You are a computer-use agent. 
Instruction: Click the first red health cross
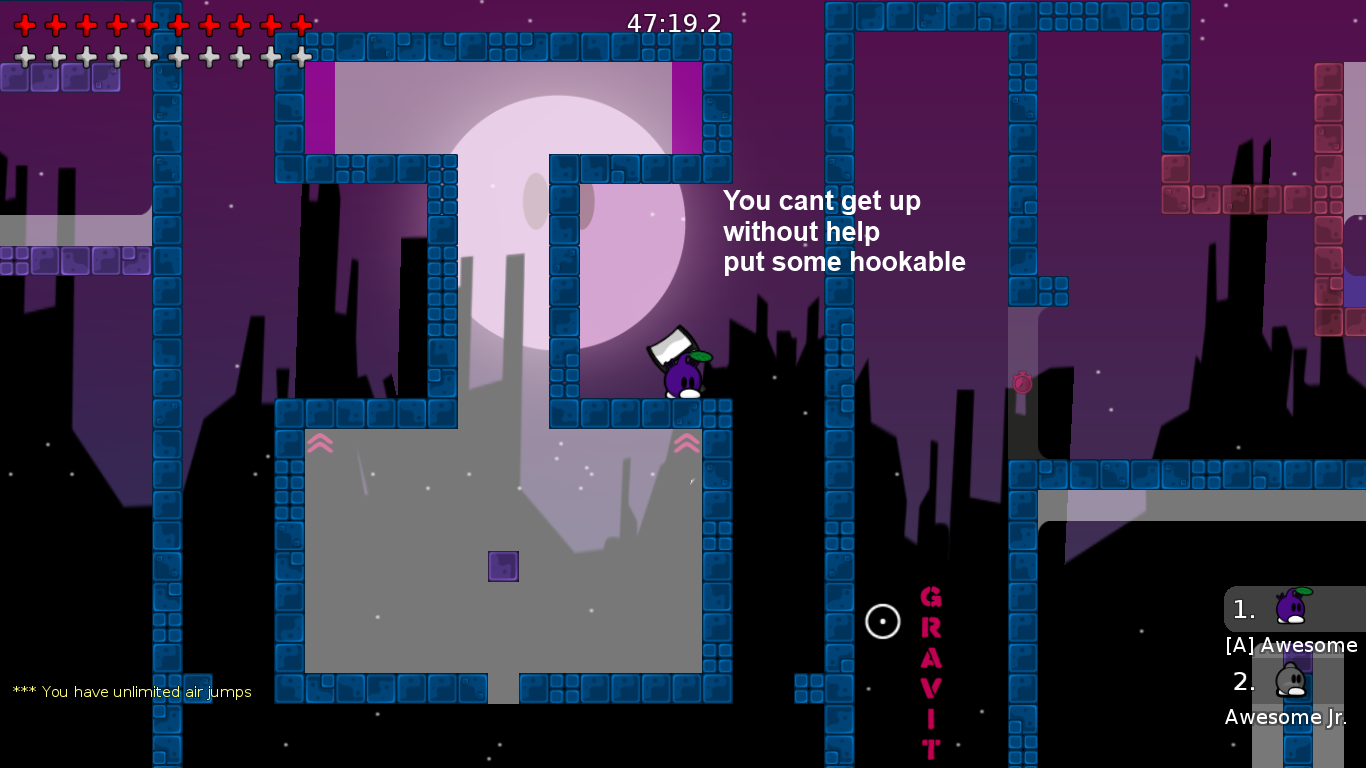[26, 27]
